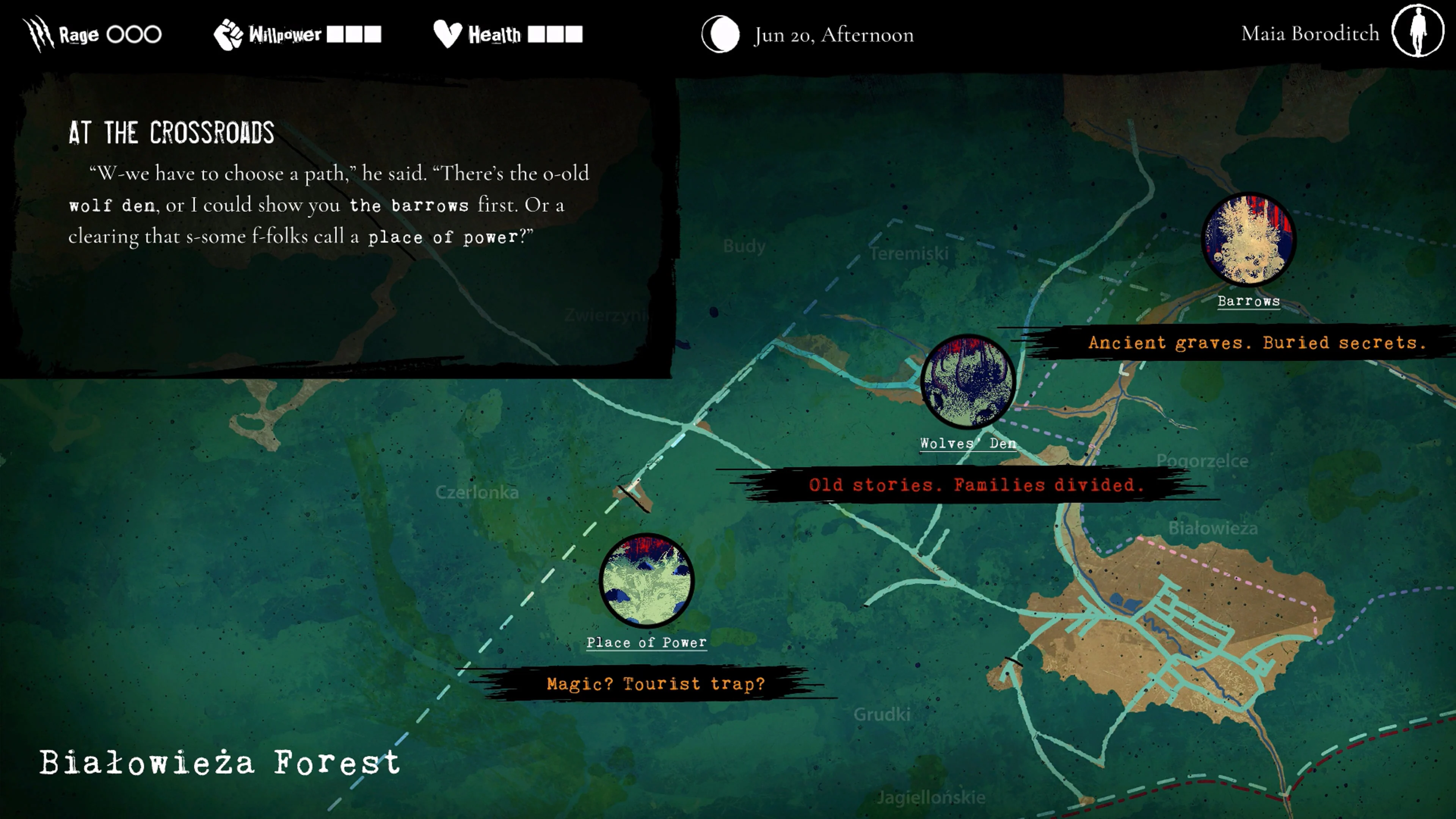Image resolution: width=1456 pixels, height=819 pixels.
Task: Open the Maia Boroditch character portrait icon
Action: click(x=1419, y=33)
